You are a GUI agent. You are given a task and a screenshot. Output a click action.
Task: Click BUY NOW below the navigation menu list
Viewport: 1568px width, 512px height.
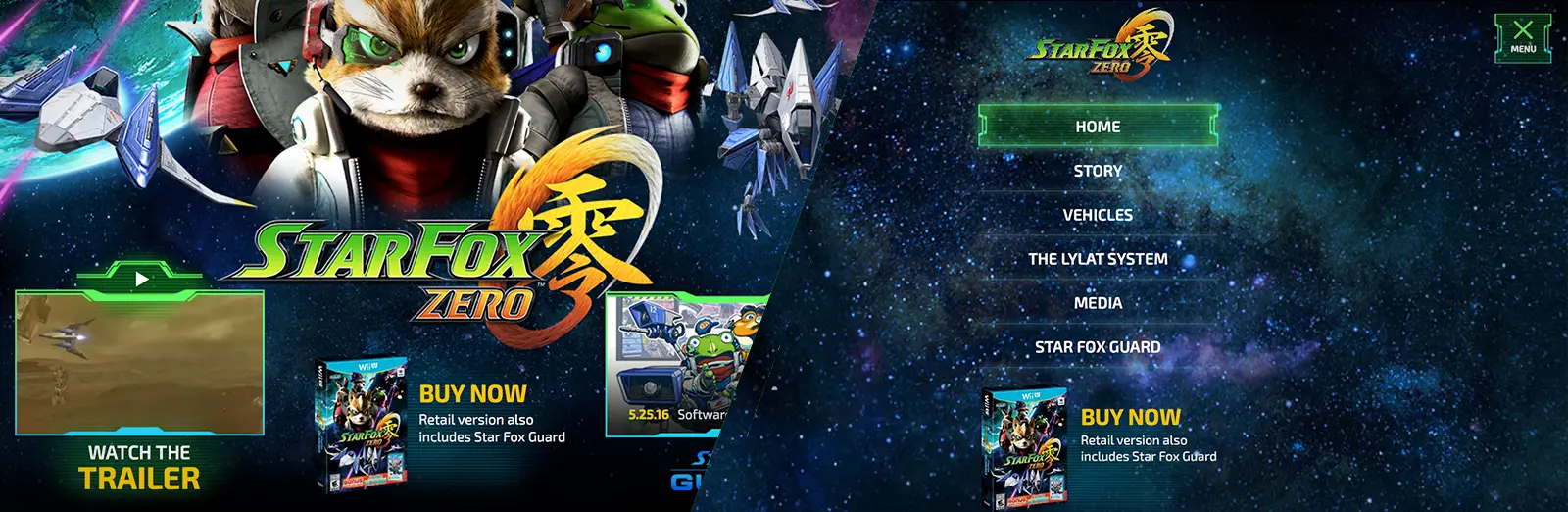pos(1130,417)
